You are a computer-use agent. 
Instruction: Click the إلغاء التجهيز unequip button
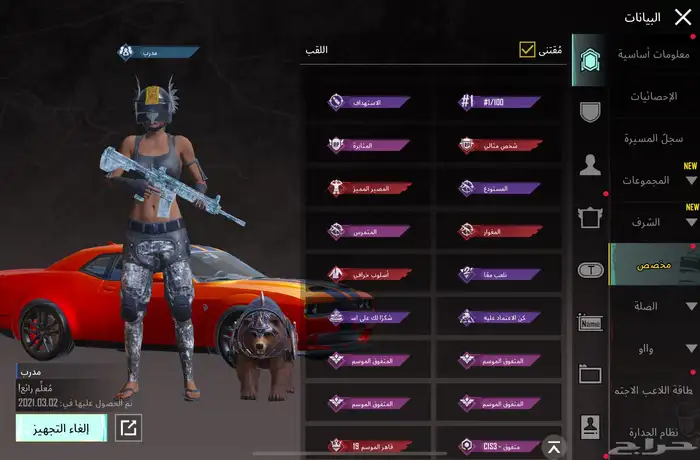click(61, 428)
